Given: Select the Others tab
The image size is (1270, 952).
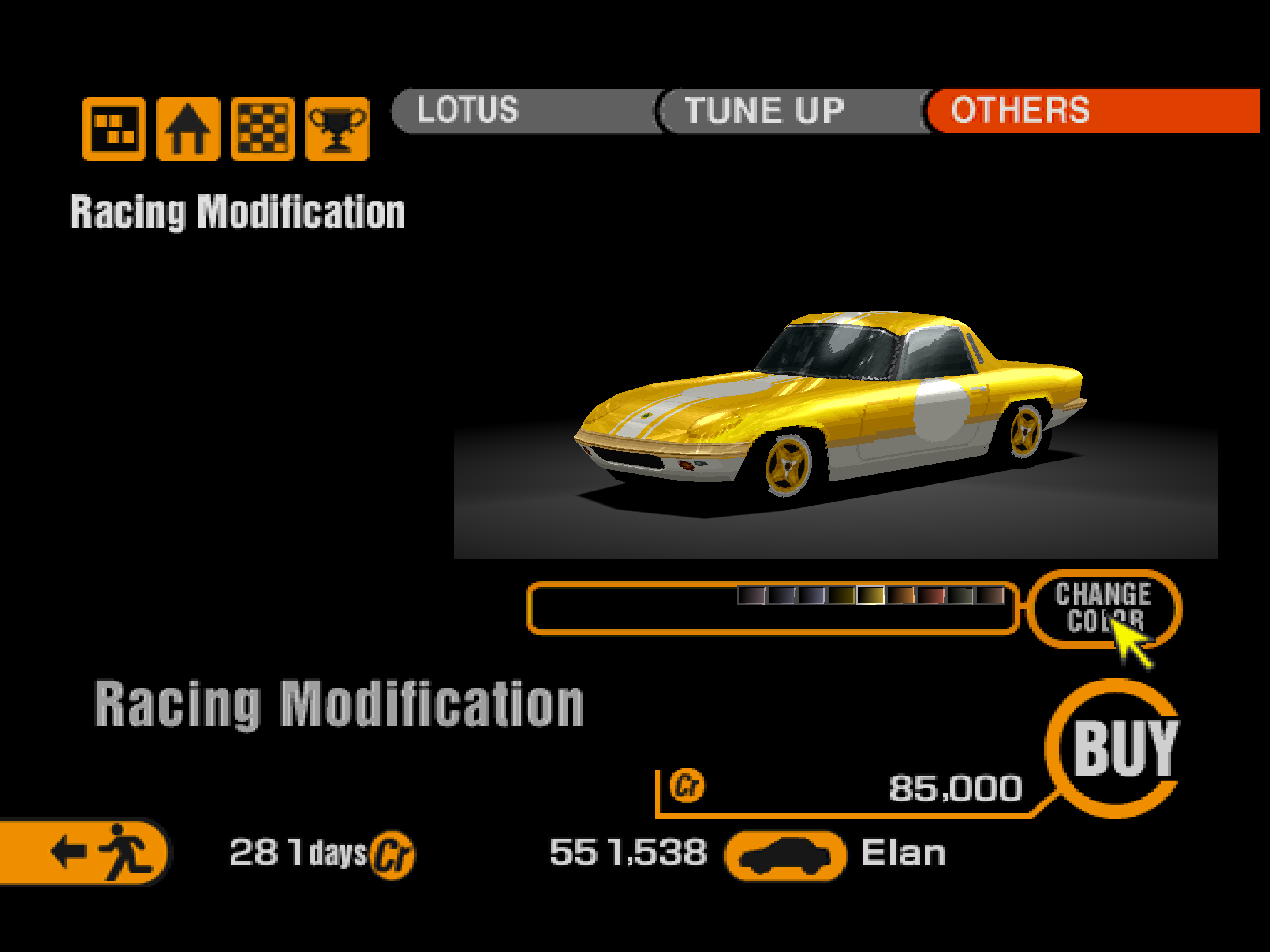Looking at the screenshot, I should tap(1020, 111).
